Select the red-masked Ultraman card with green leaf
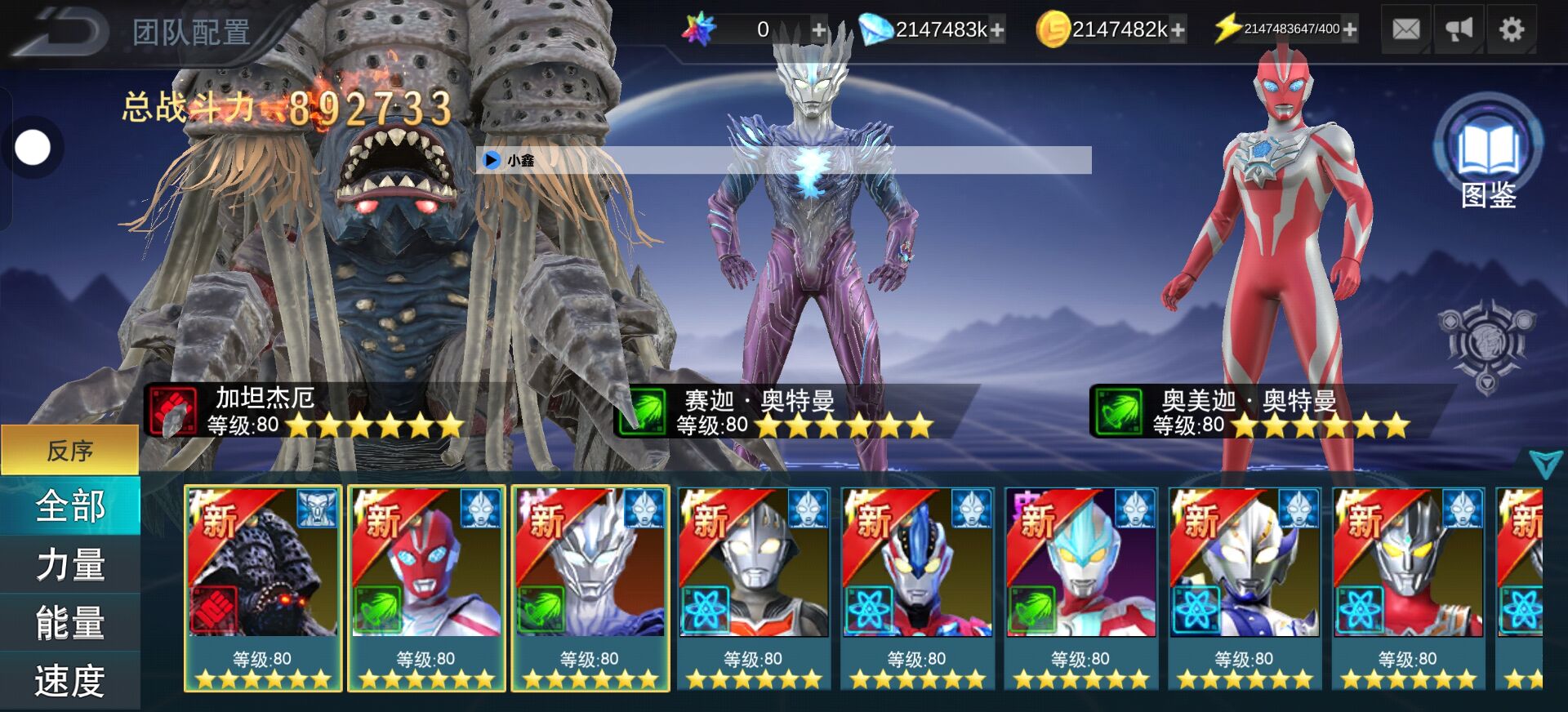 click(426, 588)
